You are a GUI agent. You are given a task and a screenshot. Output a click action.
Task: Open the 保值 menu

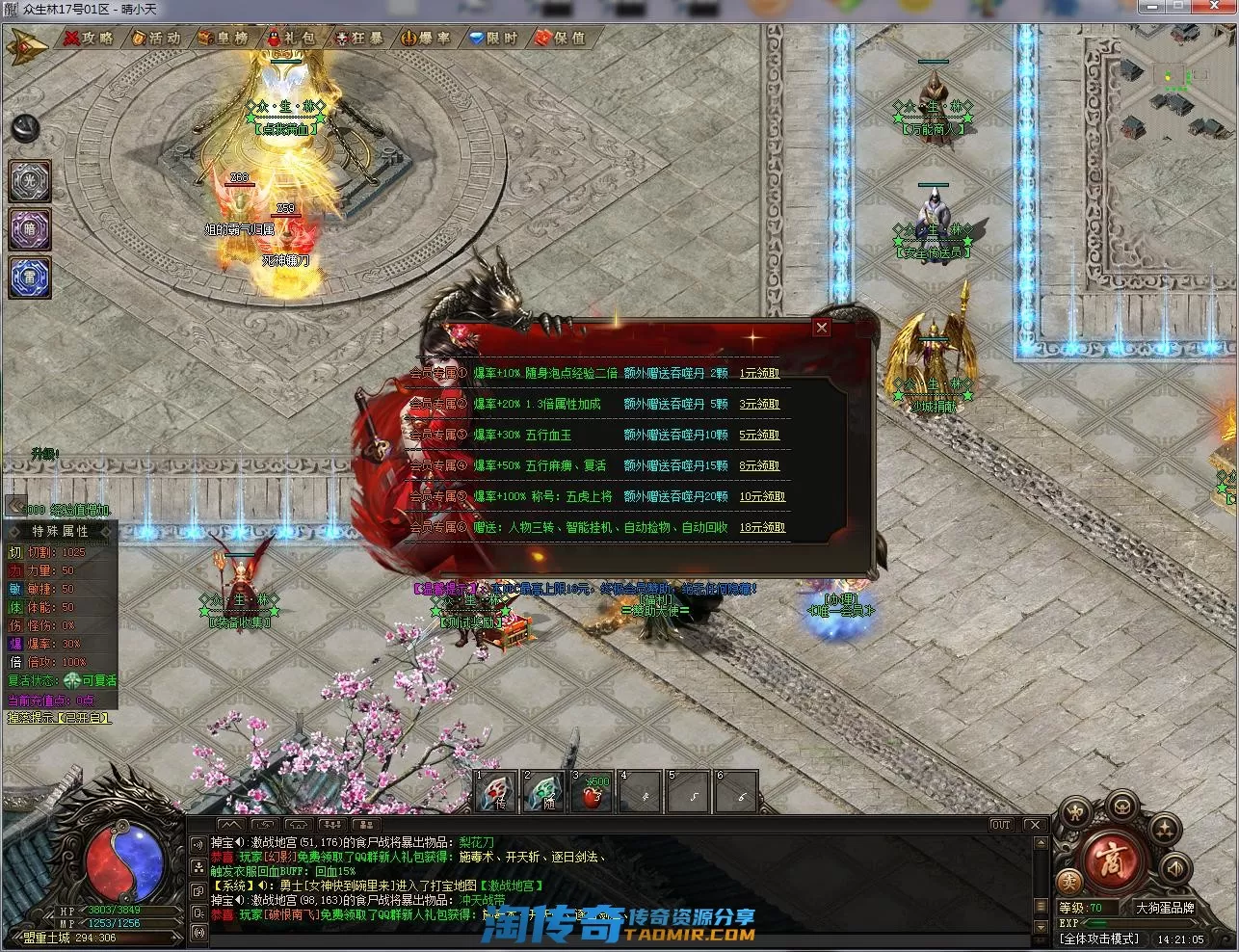pos(560,39)
